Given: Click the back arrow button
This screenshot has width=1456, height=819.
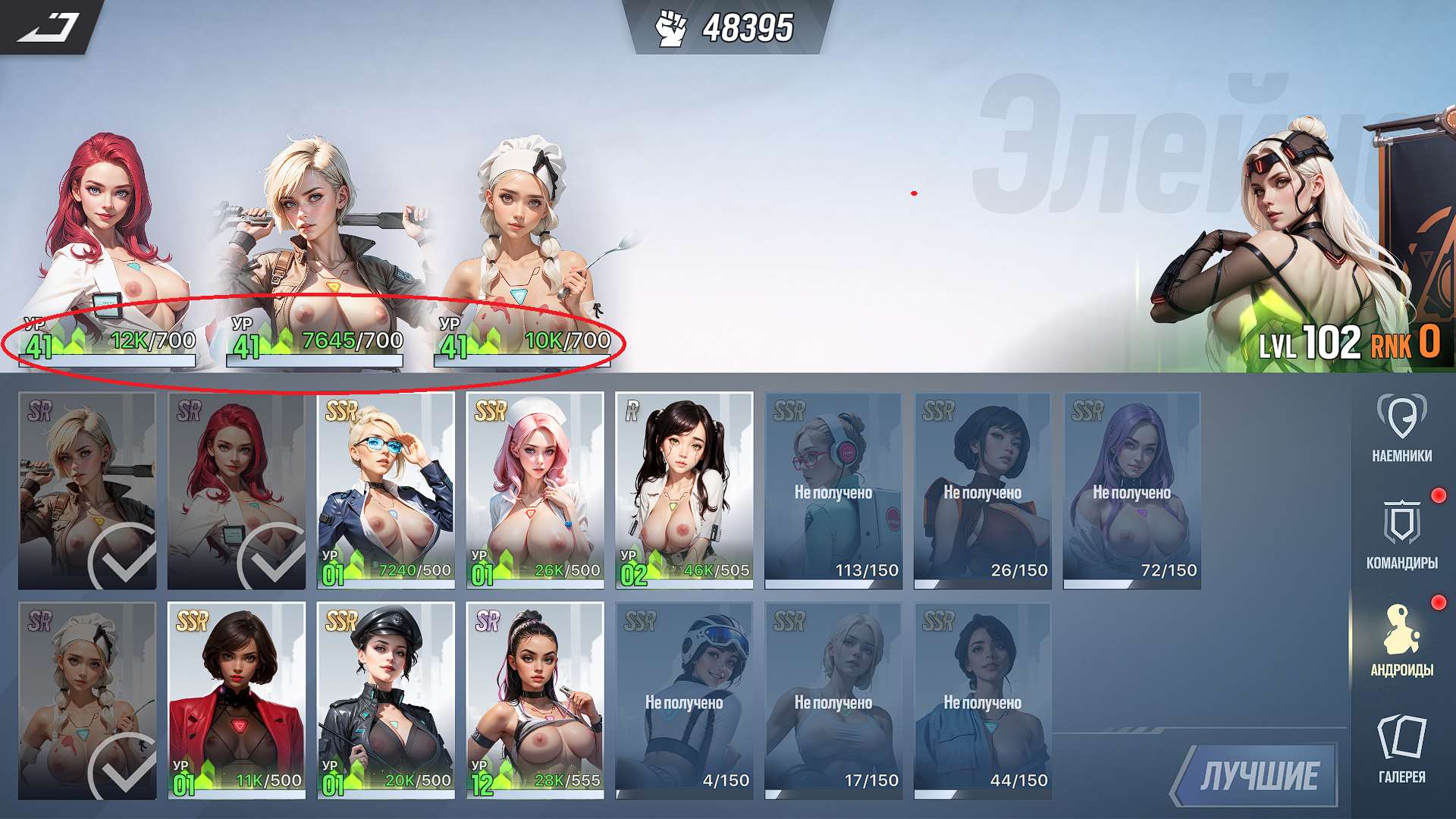Looking at the screenshot, I should [x=49, y=27].
